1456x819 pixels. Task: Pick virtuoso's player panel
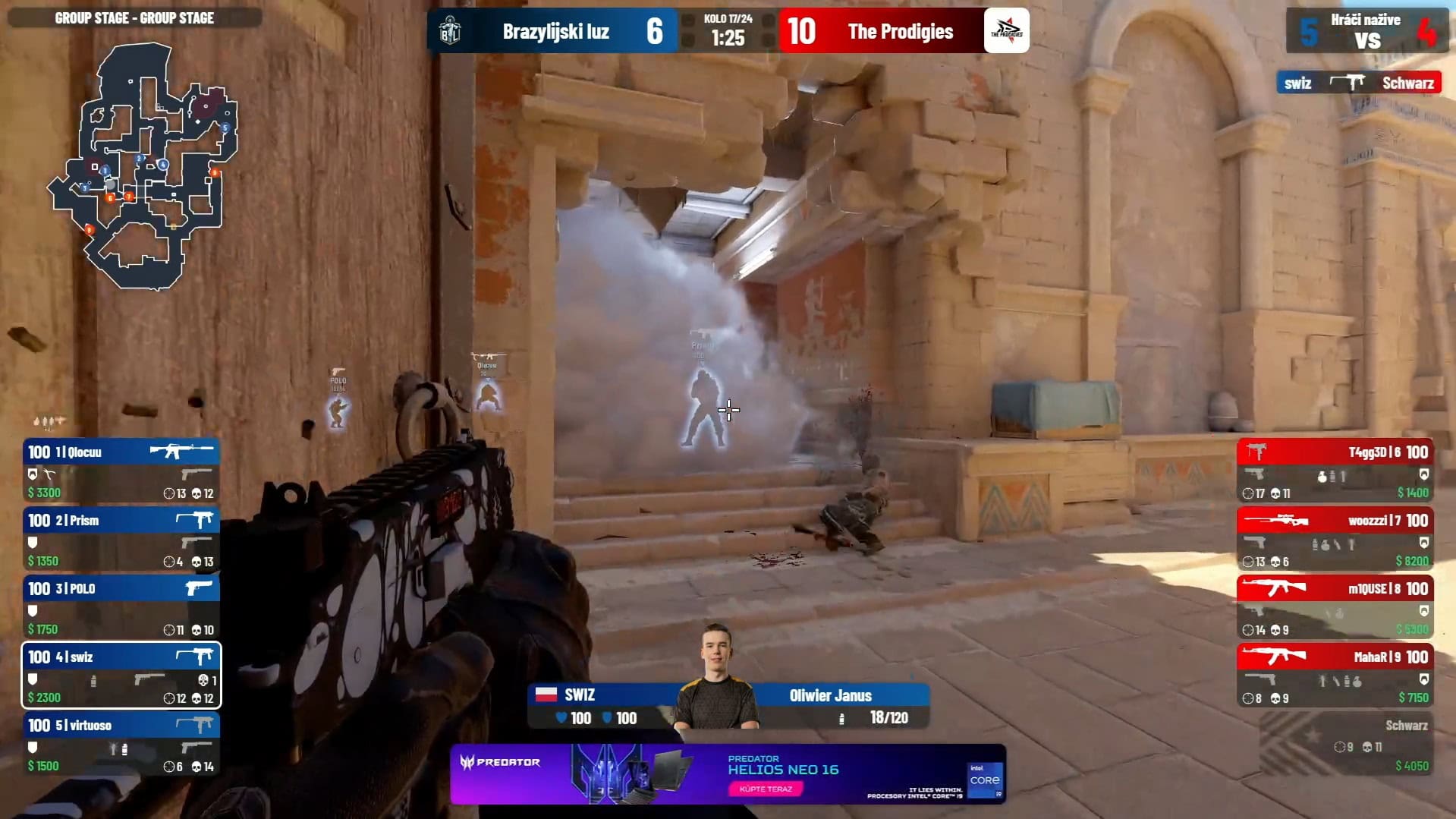coord(121,745)
